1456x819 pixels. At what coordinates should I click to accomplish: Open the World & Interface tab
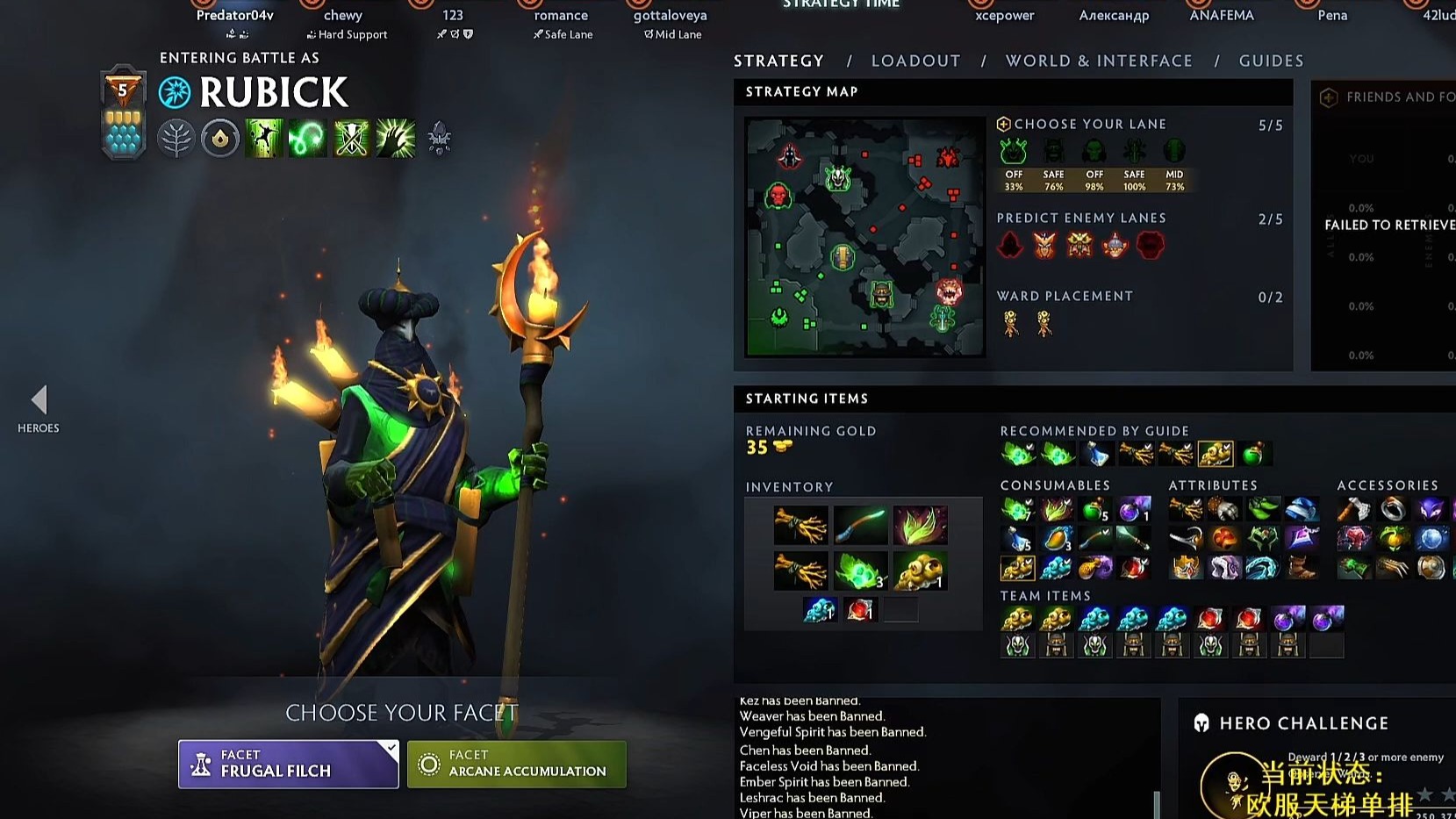coord(1099,61)
